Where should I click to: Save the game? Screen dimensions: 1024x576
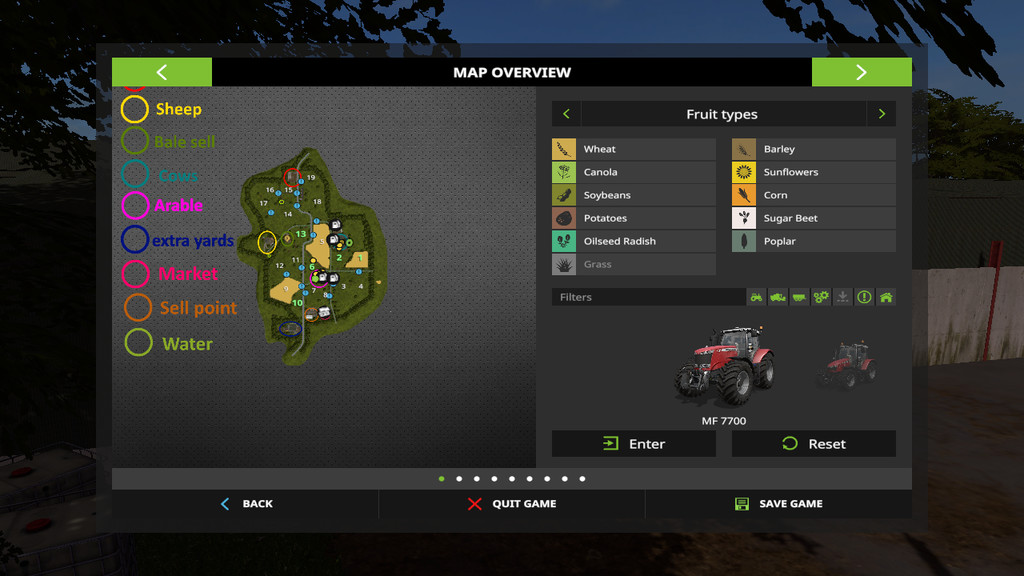click(778, 504)
